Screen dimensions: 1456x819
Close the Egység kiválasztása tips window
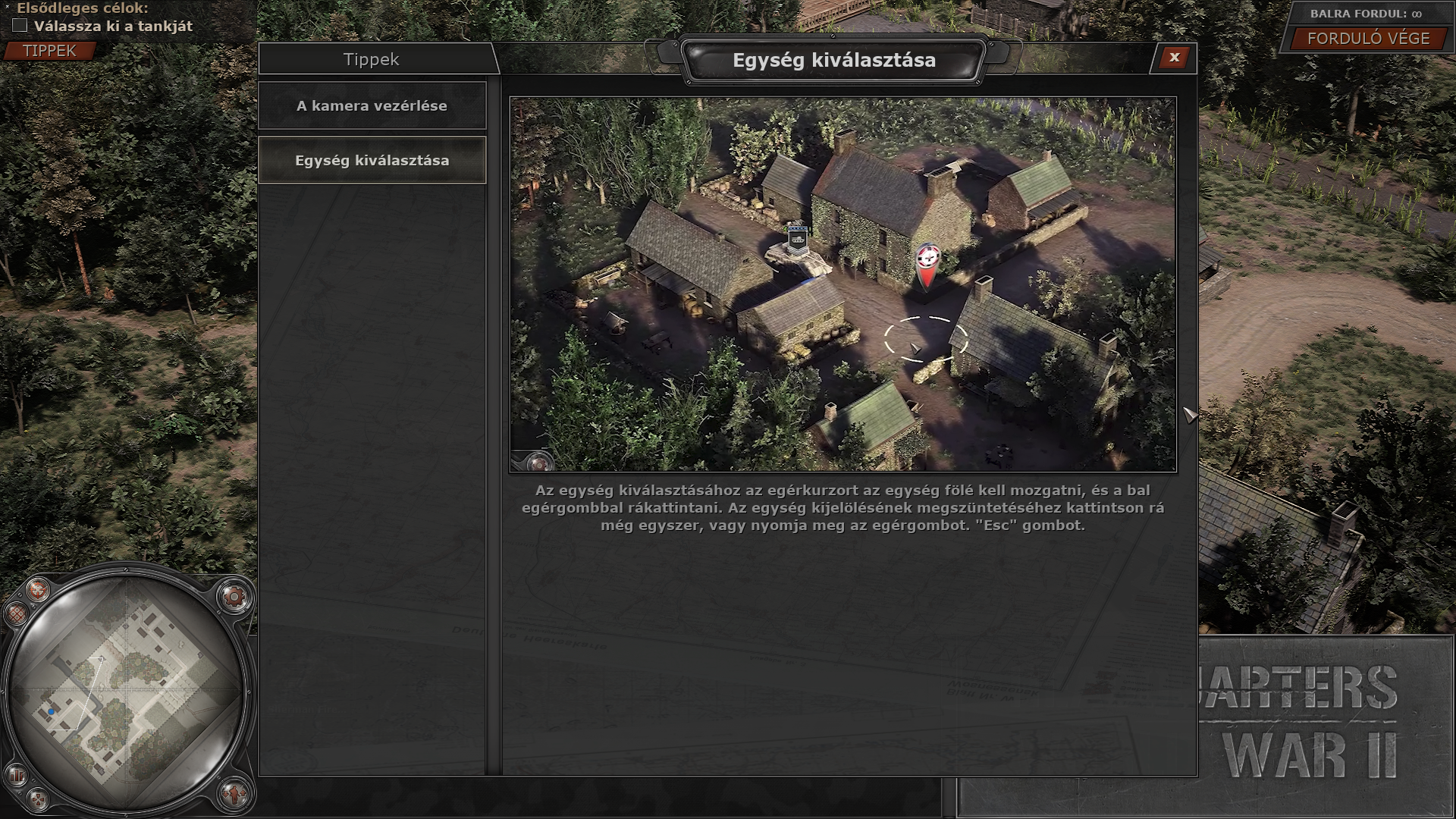pyautogui.click(x=1174, y=58)
